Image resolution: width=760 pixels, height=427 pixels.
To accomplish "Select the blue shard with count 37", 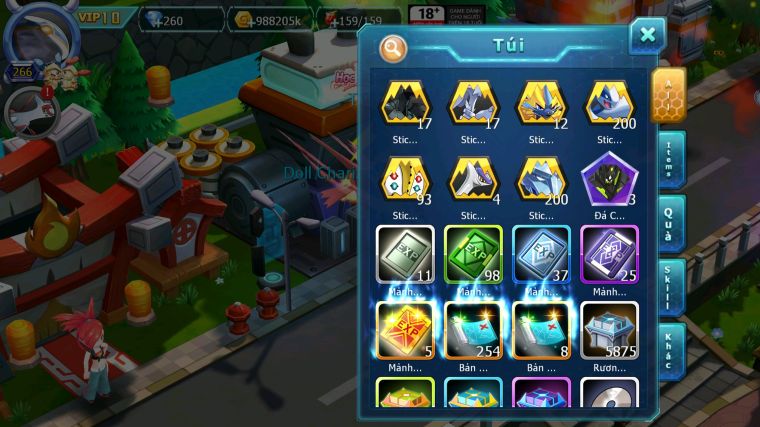I will click(x=541, y=254).
